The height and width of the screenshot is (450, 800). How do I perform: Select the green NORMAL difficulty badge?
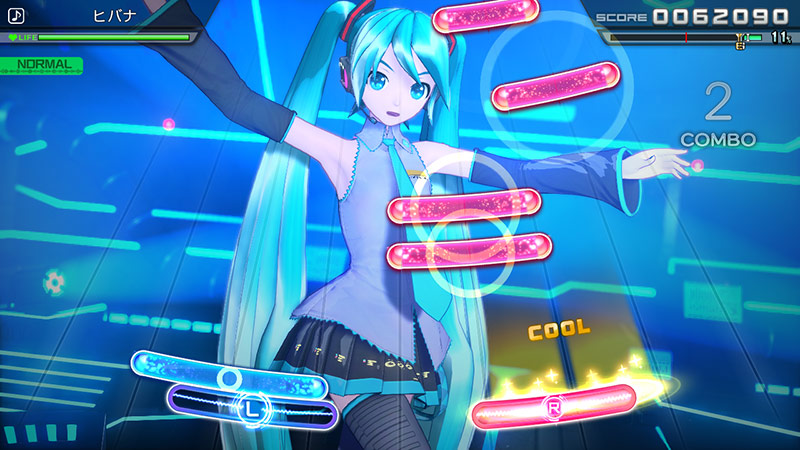42,64
